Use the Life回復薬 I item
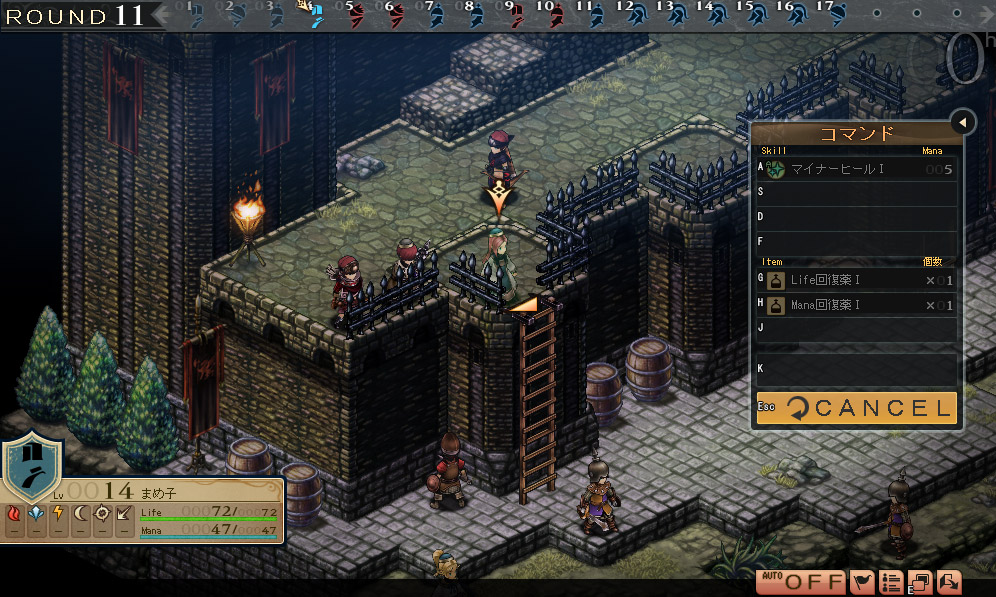The height and width of the screenshot is (597, 996). tap(856, 280)
